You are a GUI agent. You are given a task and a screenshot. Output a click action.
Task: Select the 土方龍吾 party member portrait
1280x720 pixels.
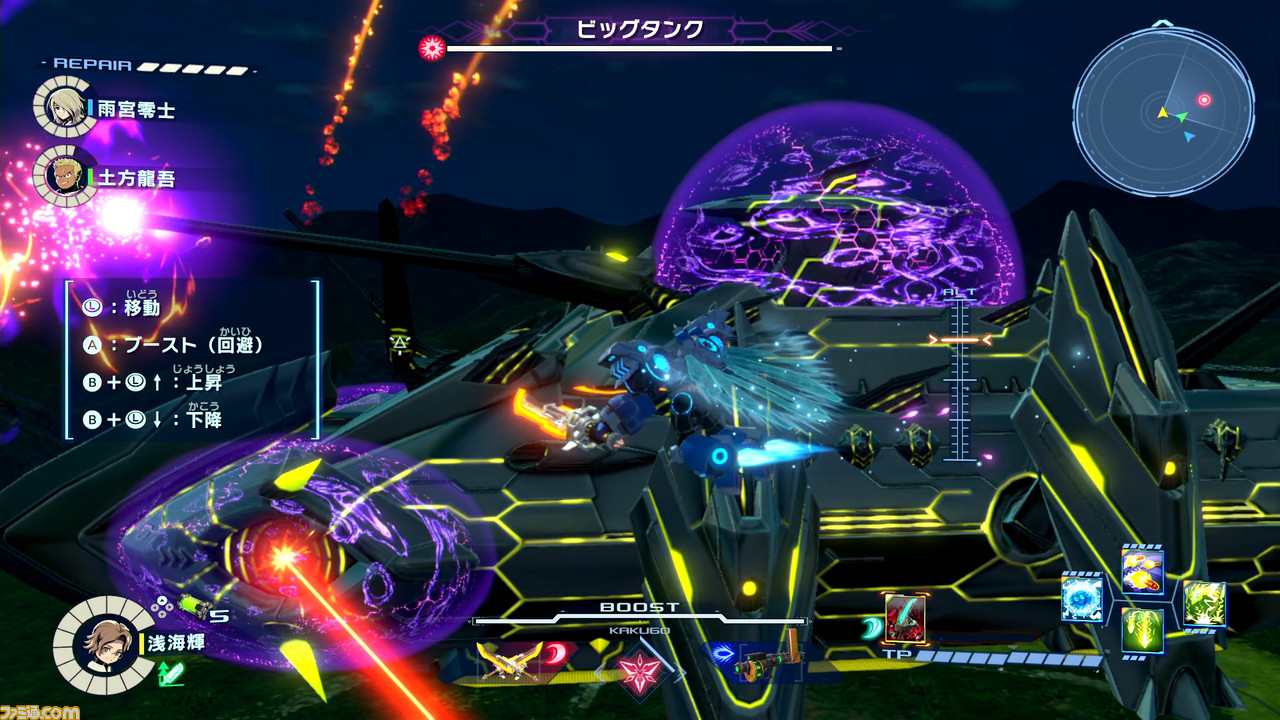(65, 176)
